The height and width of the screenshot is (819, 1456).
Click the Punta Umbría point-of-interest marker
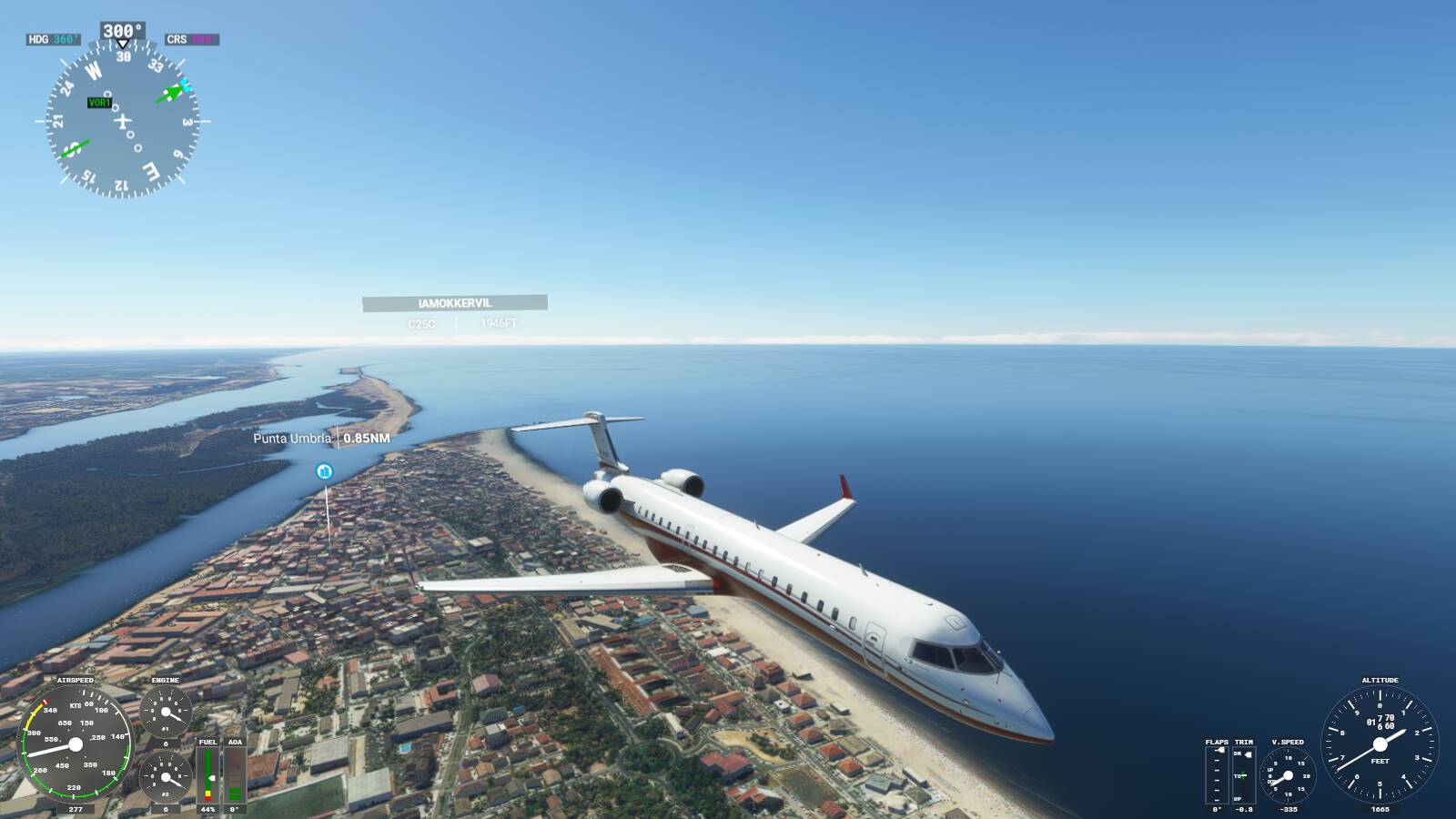point(323,471)
